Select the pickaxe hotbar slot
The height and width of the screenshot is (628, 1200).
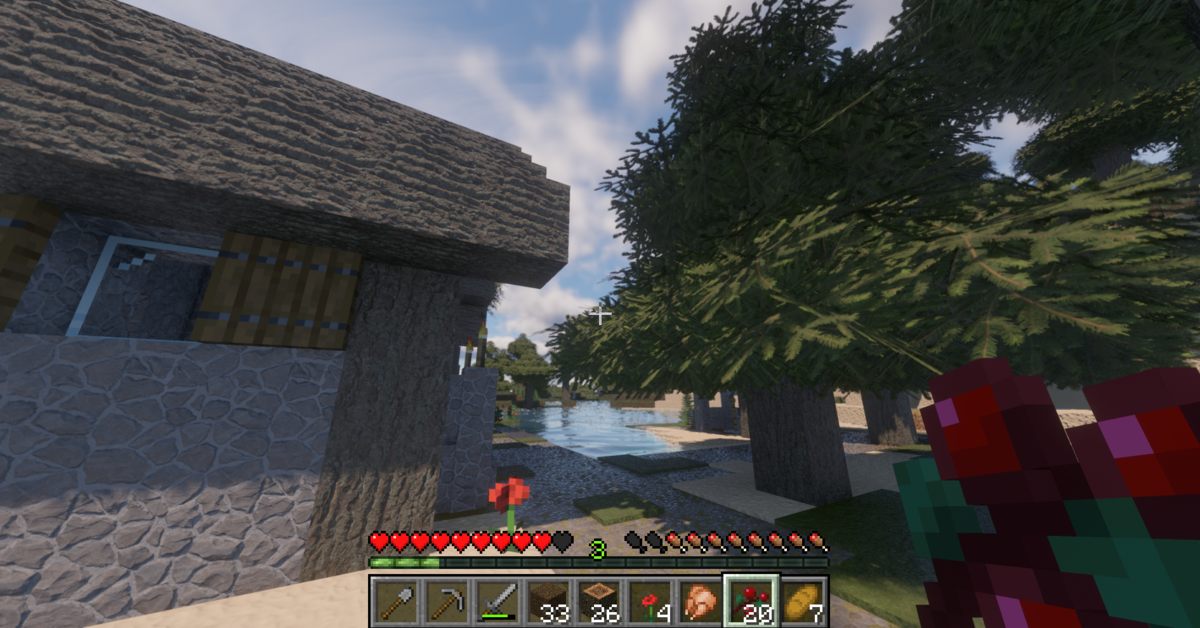point(446,602)
